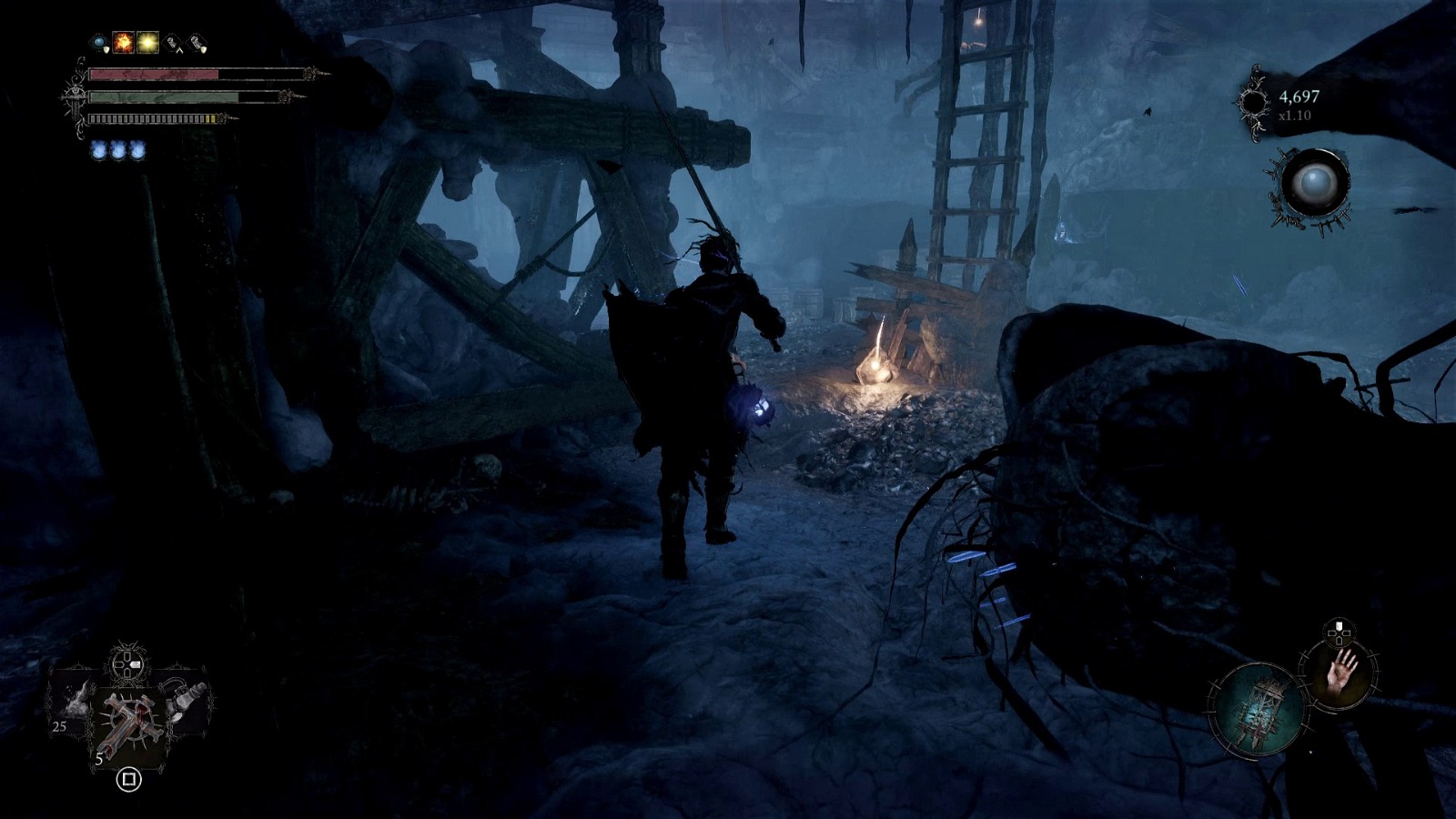The height and width of the screenshot is (819, 1456).
Task: Select the fiery explosion spell icon
Action: pyautogui.click(x=123, y=43)
